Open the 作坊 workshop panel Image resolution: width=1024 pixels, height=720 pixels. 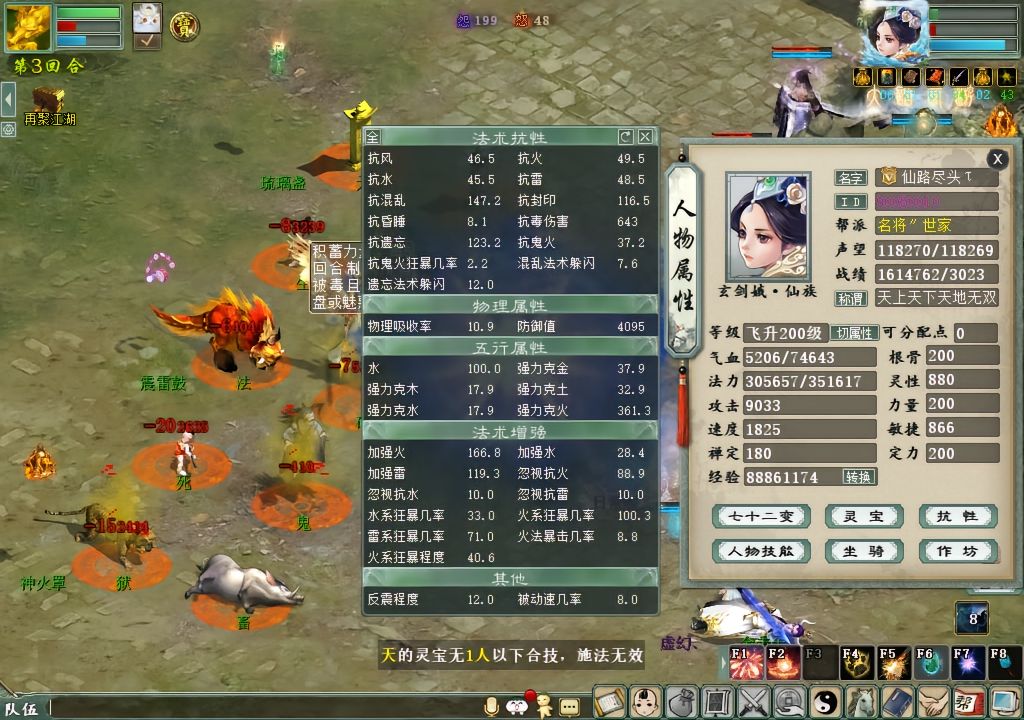point(957,551)
